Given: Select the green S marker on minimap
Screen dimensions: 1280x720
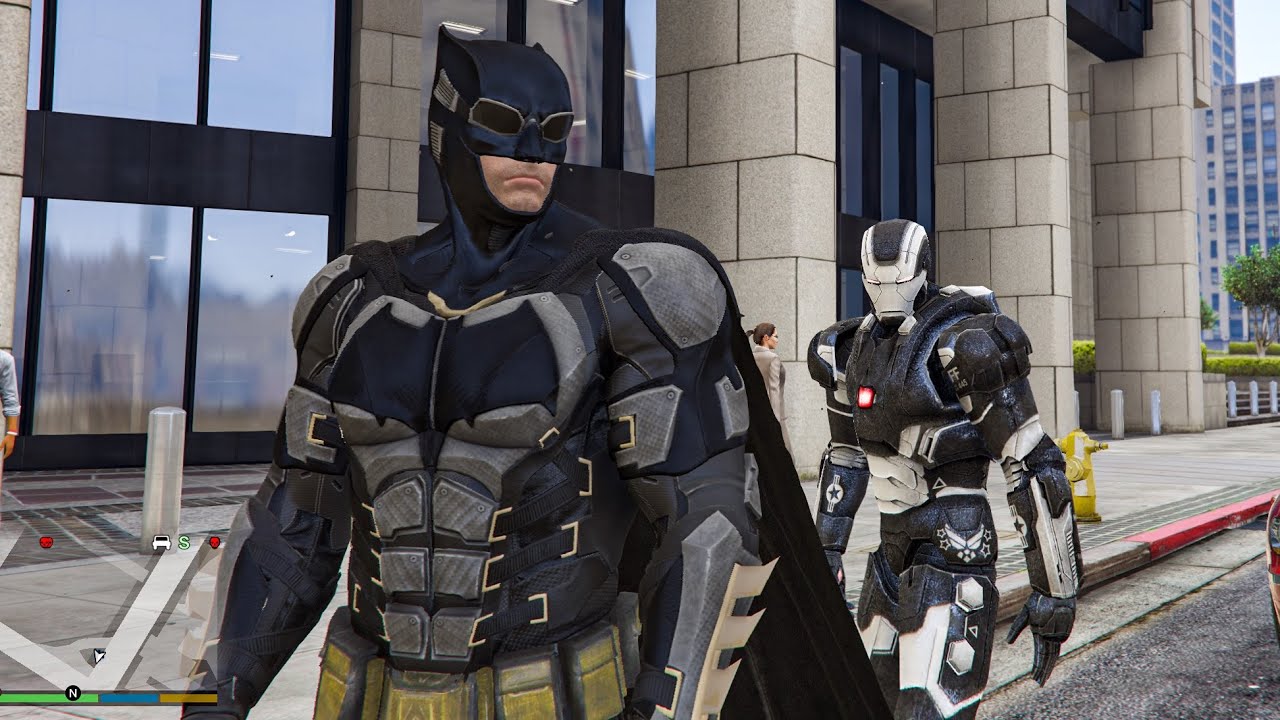Looking at the screenshot, I should 184,543.
